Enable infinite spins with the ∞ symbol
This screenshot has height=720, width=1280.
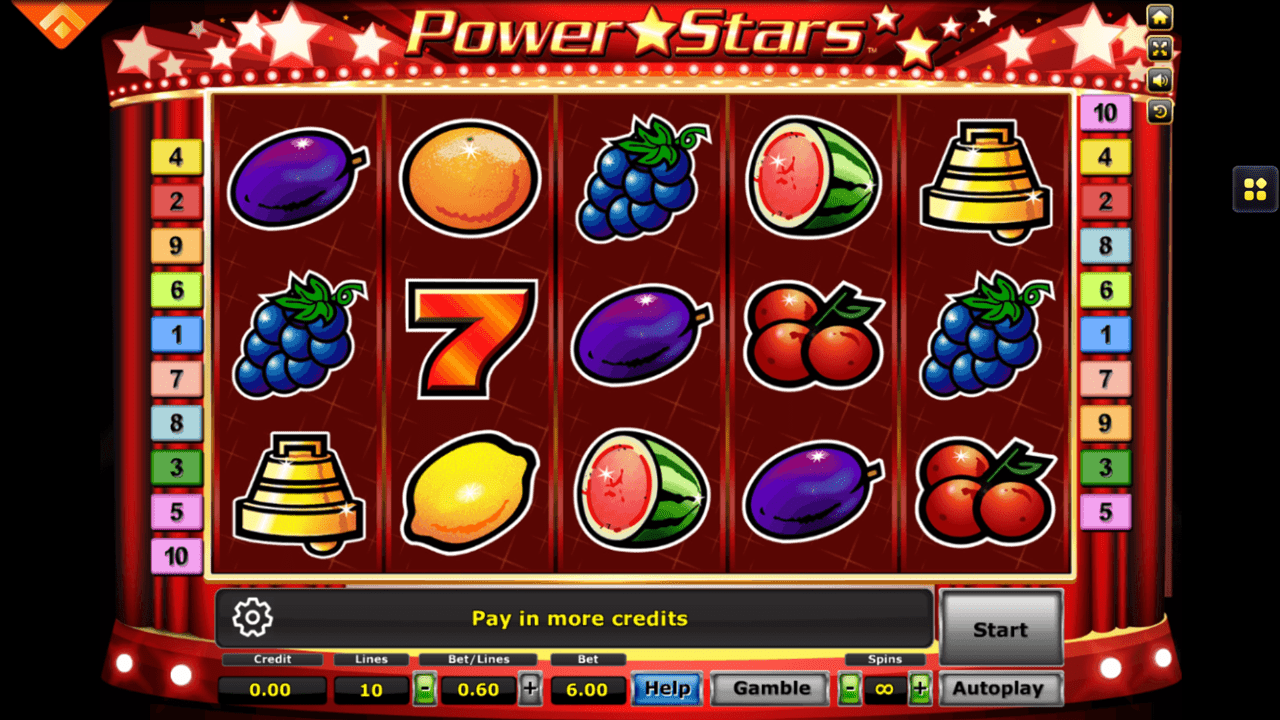pyautogui.click(x=884, y=689)
